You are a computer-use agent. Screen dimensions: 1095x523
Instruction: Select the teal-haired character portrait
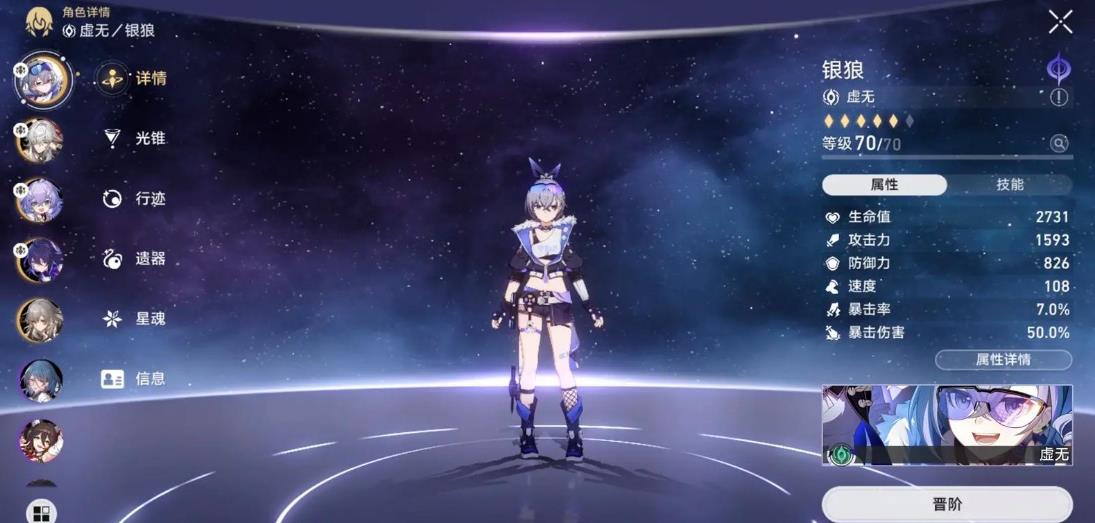(x=42, y=379)
